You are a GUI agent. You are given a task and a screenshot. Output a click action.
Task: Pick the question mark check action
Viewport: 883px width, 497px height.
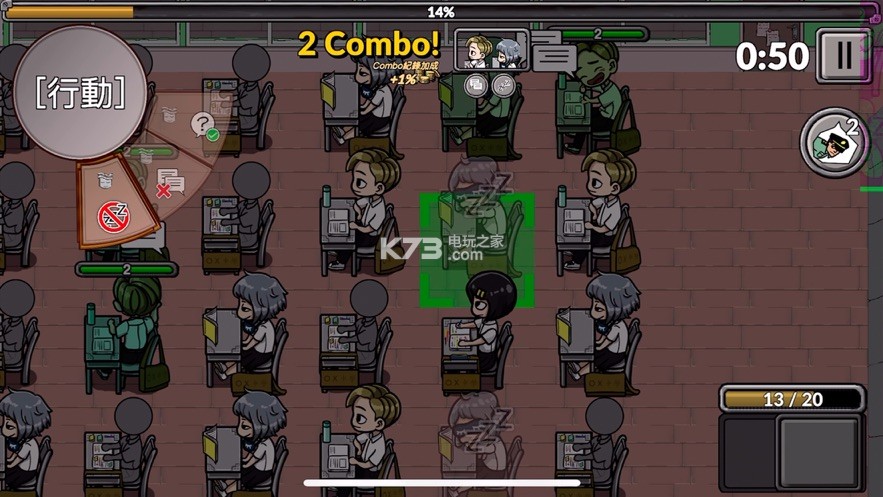pos(205,127)
